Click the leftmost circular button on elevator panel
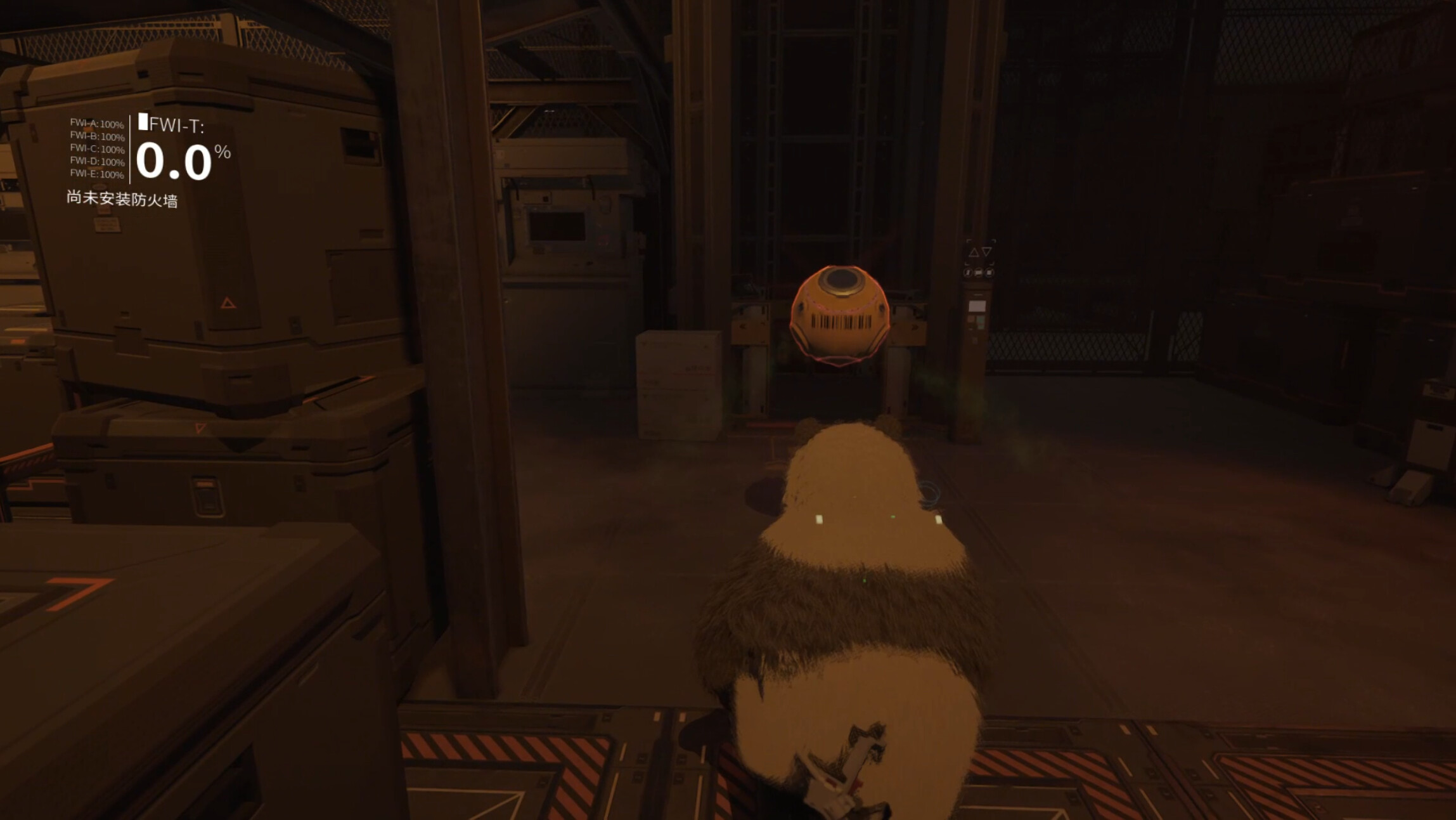Image resolution: width=1456 pixels, height=820 pixels. pos(968,273)
